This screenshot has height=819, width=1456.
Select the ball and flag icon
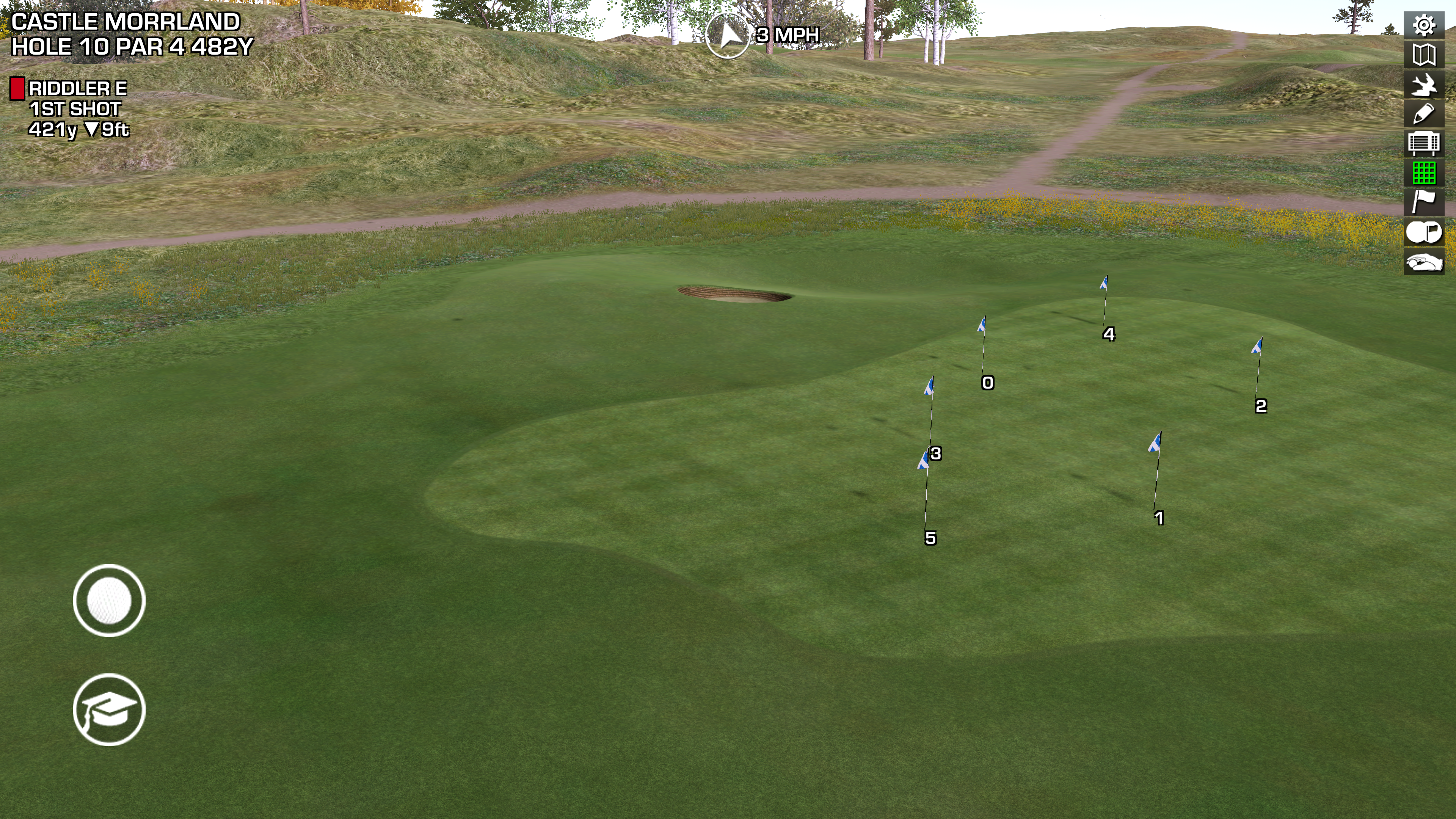coord(1424,232)
